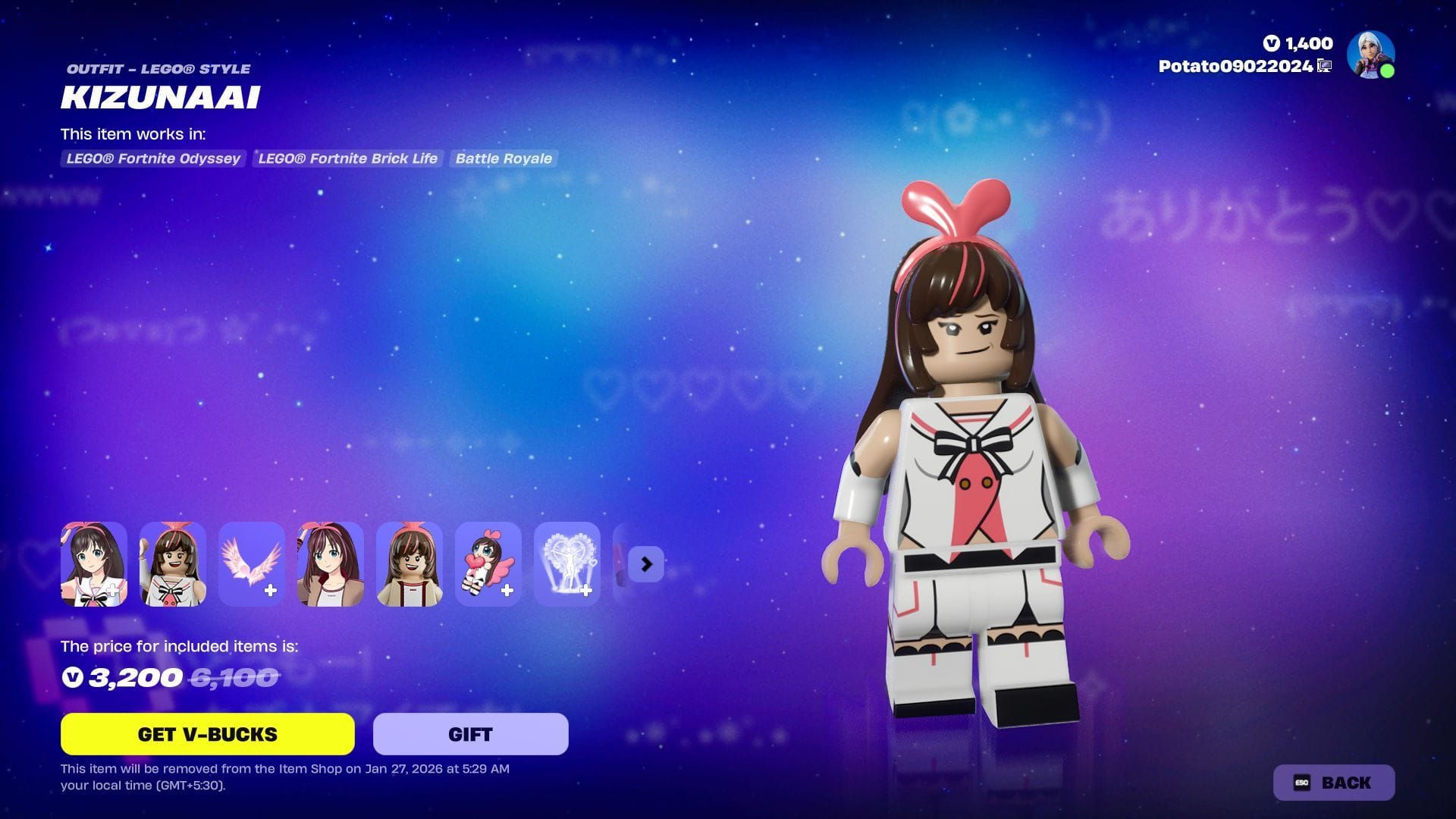Select the LEGO Fortnite Odyssey tag

tap(153, 158)
